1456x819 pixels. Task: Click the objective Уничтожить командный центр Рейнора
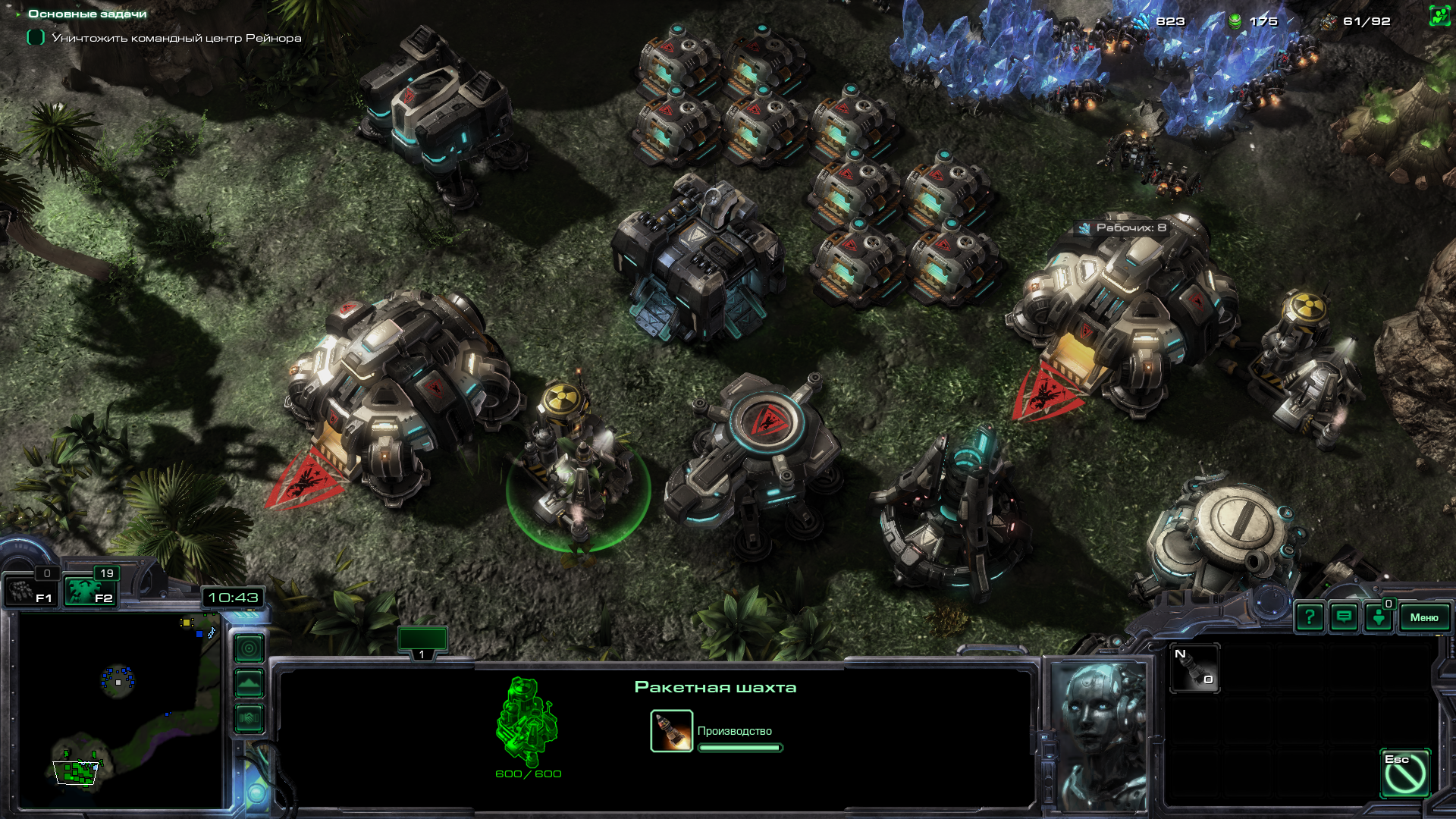pyautogui.click(x=176, y=38)
